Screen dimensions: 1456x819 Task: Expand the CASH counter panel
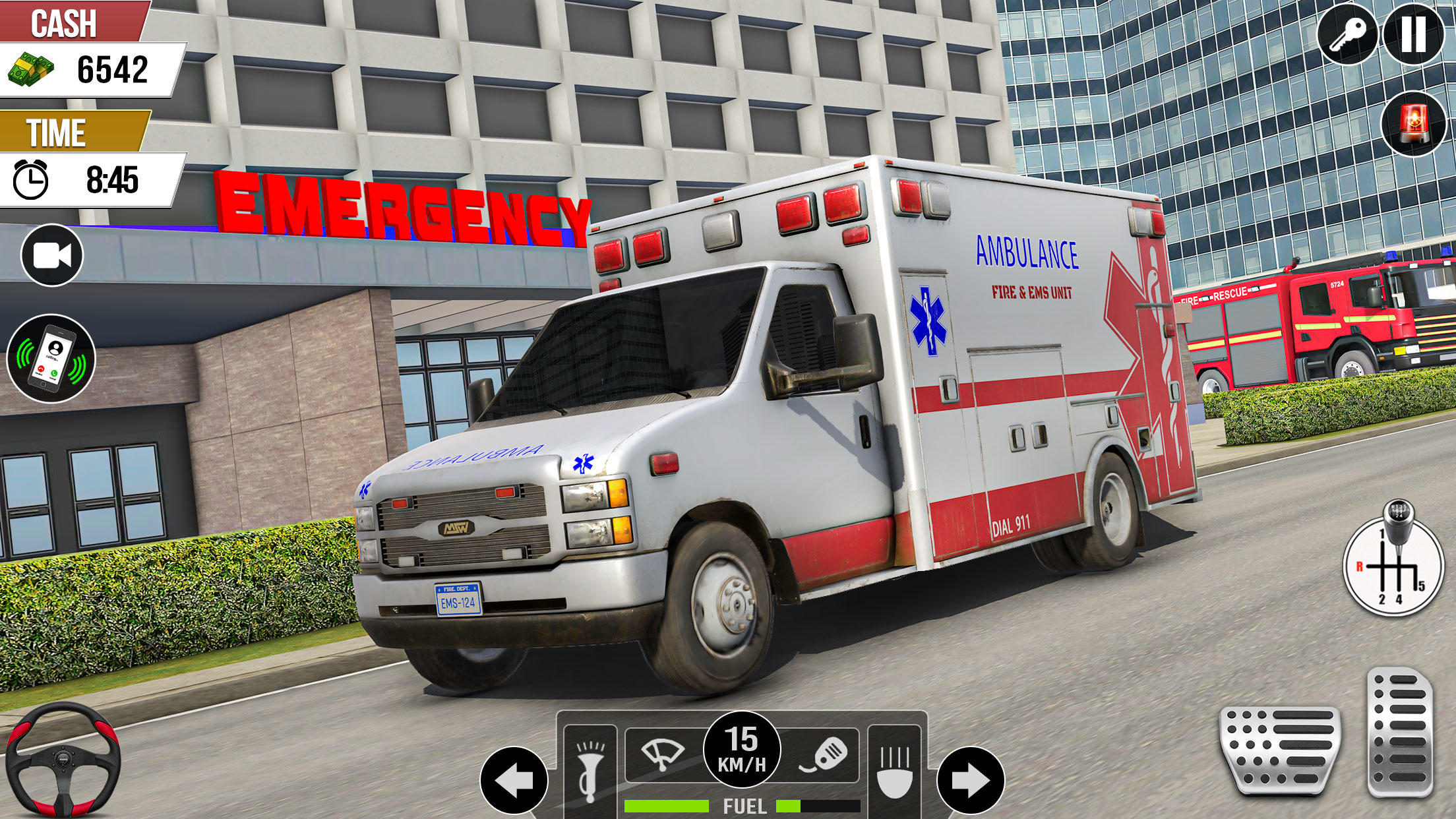(x=86, y=46)
